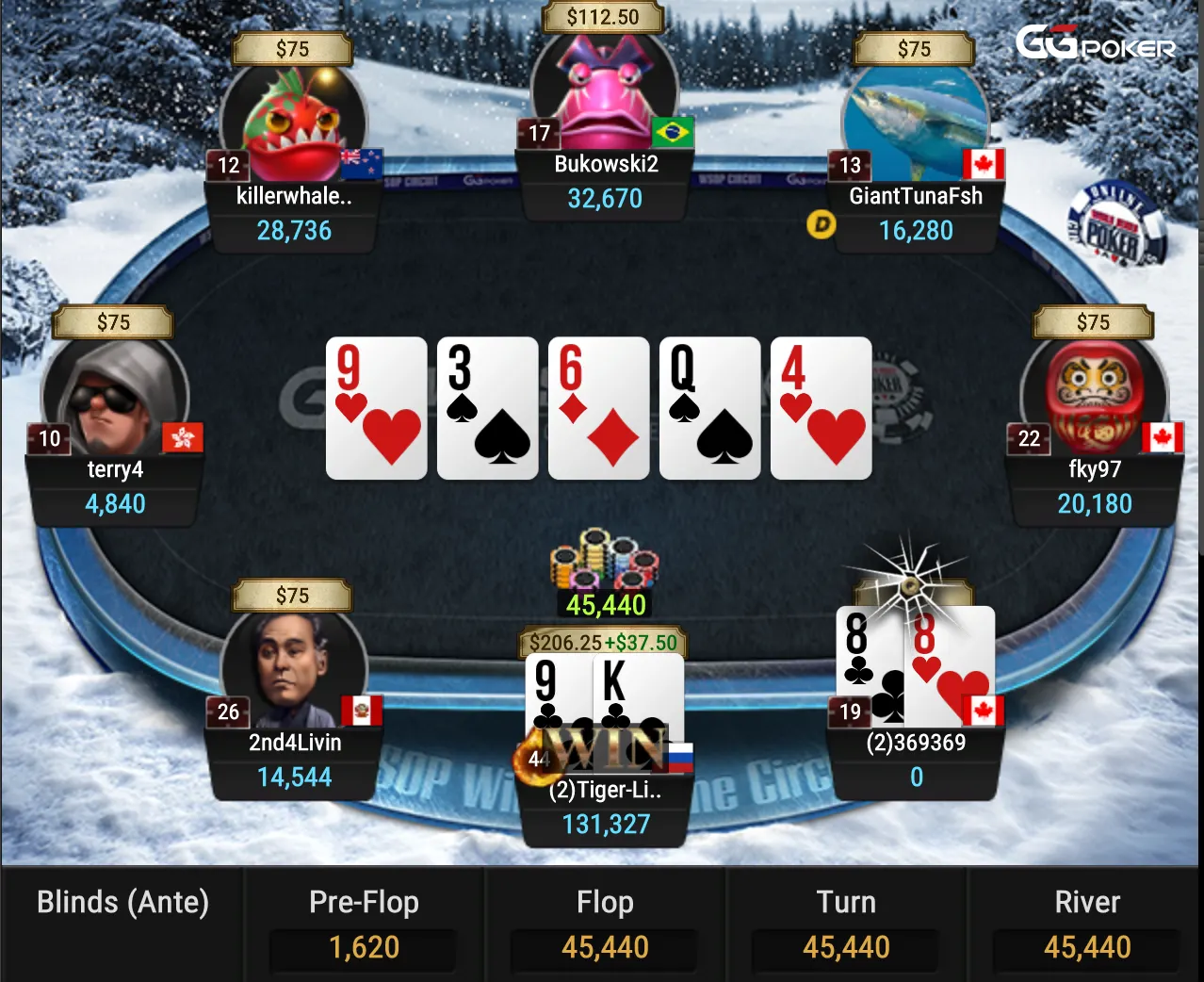
Task: Select the Turn stage
Action: coord(846,924)
